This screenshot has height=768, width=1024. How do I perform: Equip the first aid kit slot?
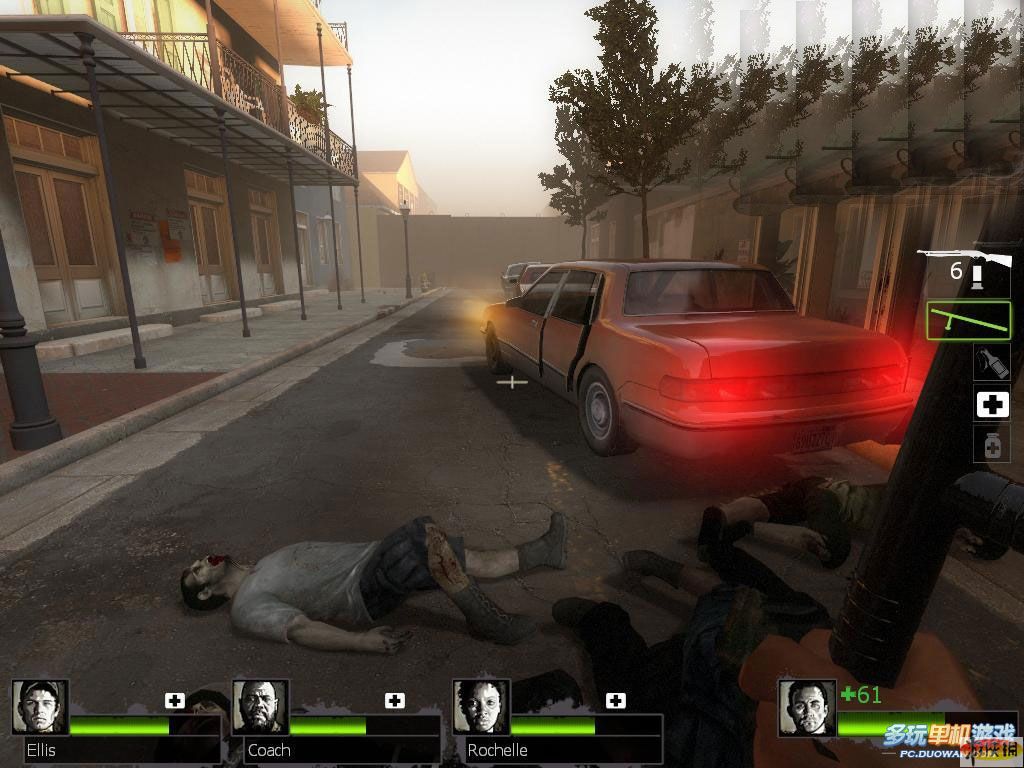coord(991,404)
